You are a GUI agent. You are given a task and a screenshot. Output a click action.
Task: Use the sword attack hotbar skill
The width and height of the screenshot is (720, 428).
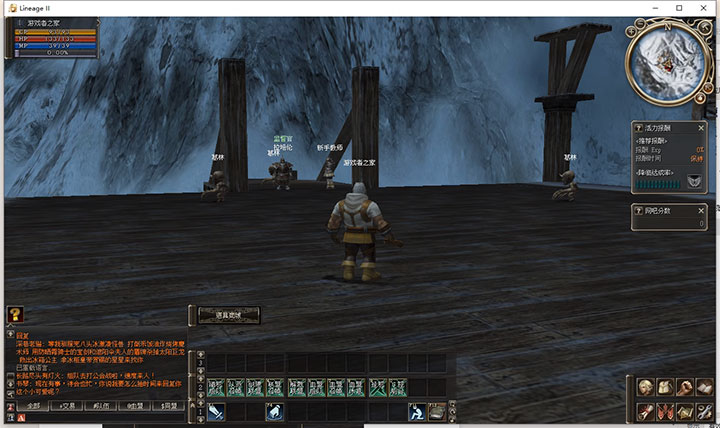[216, 412]
